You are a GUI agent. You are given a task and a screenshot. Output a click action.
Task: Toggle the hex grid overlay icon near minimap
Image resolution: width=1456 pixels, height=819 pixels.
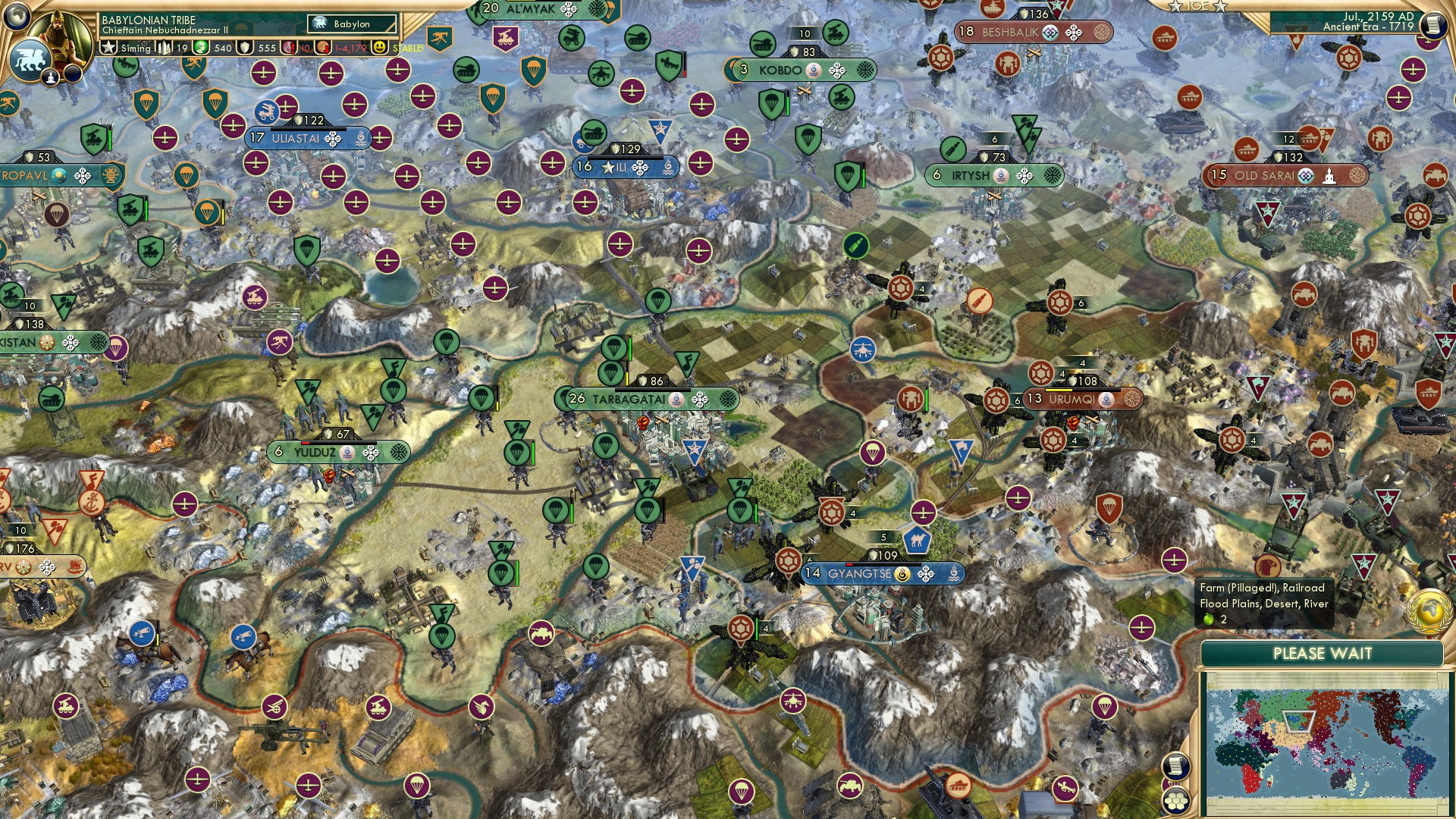pyautogui.click(x=1175, y=802)
